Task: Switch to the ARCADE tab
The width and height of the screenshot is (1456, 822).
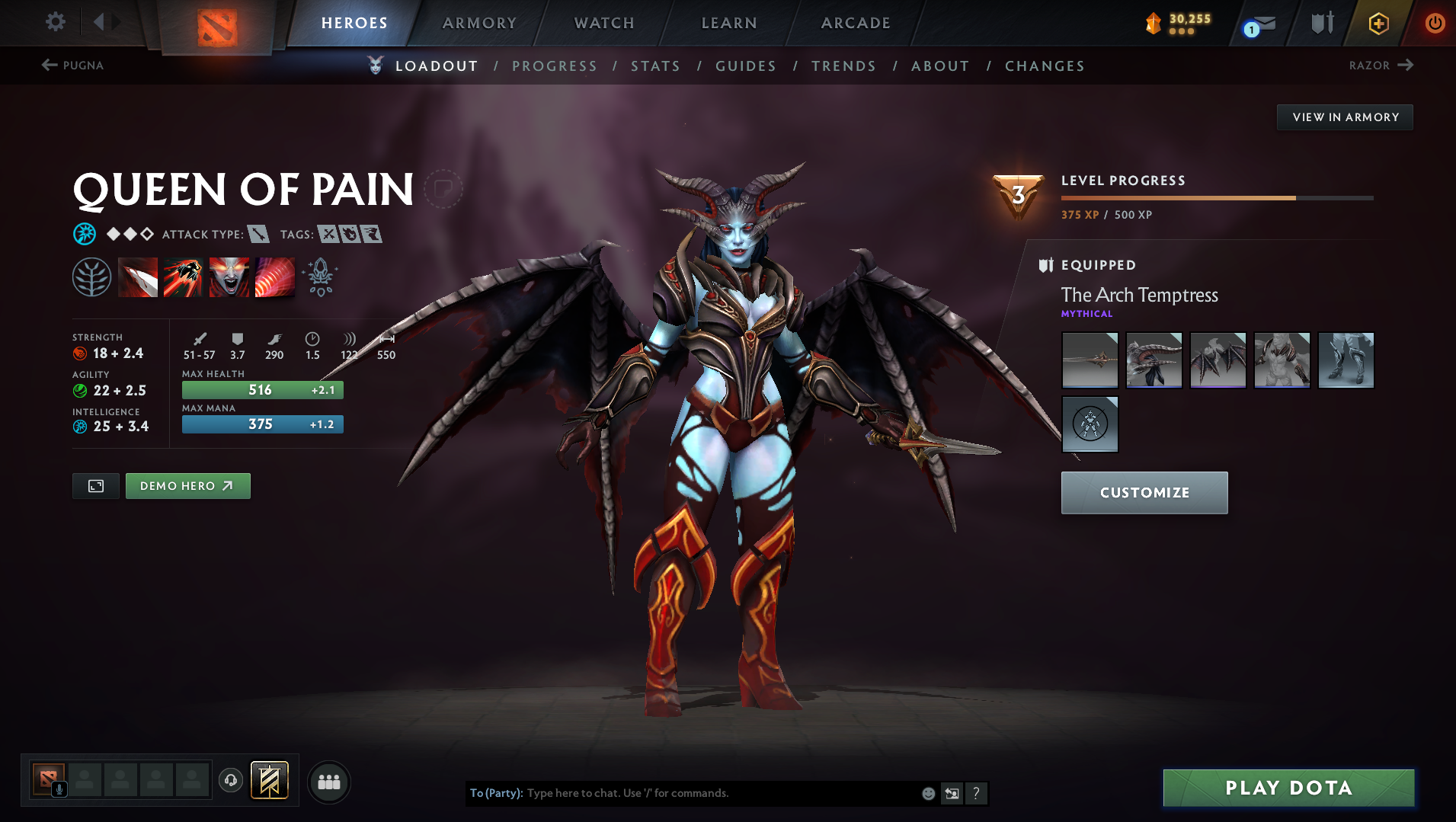Action: [855, 23]
